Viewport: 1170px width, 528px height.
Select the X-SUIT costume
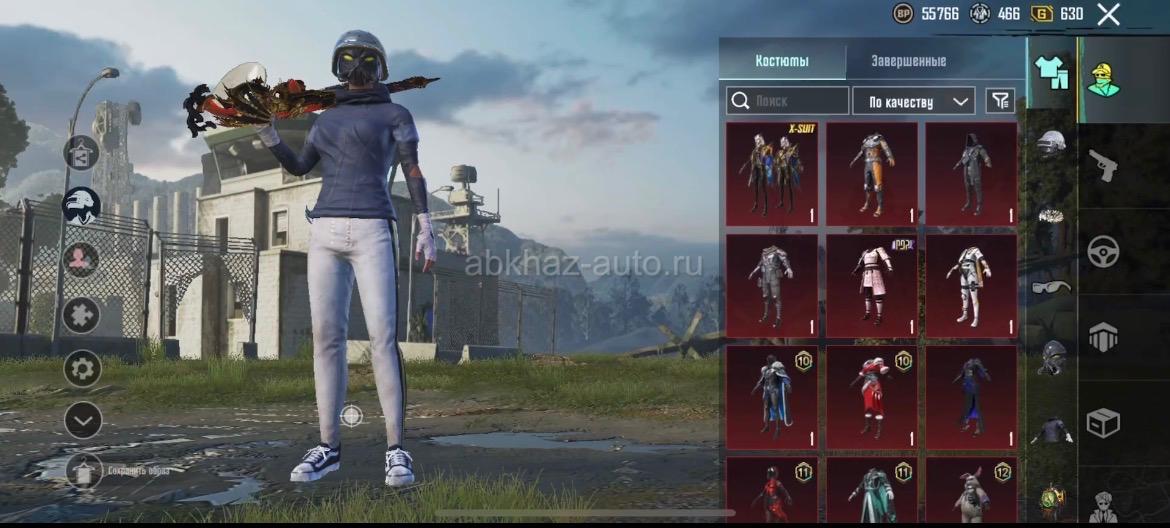coord(772,174)
